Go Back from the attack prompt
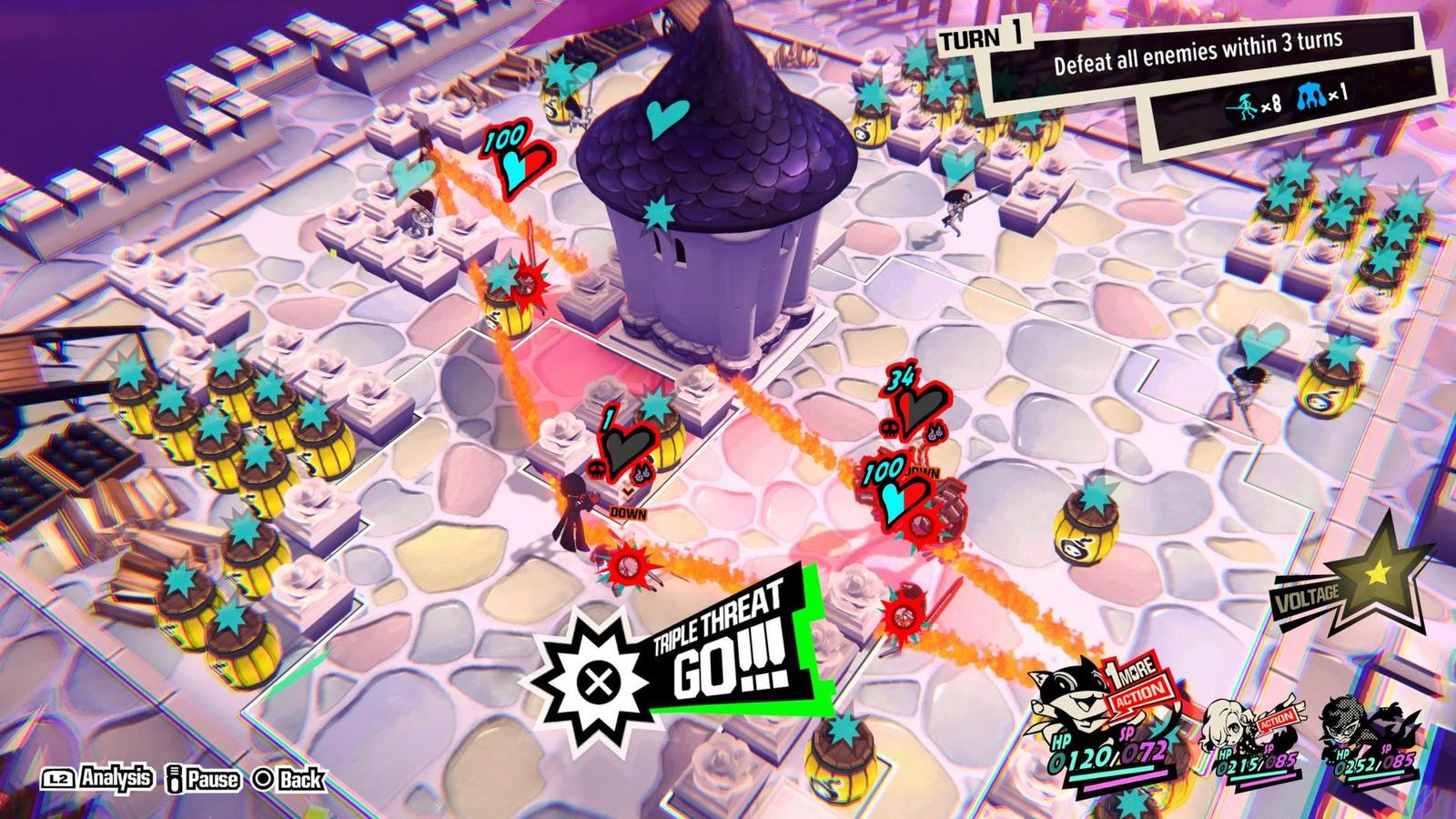The height and width of the screenshot is (819, 1456). point(288,779)
